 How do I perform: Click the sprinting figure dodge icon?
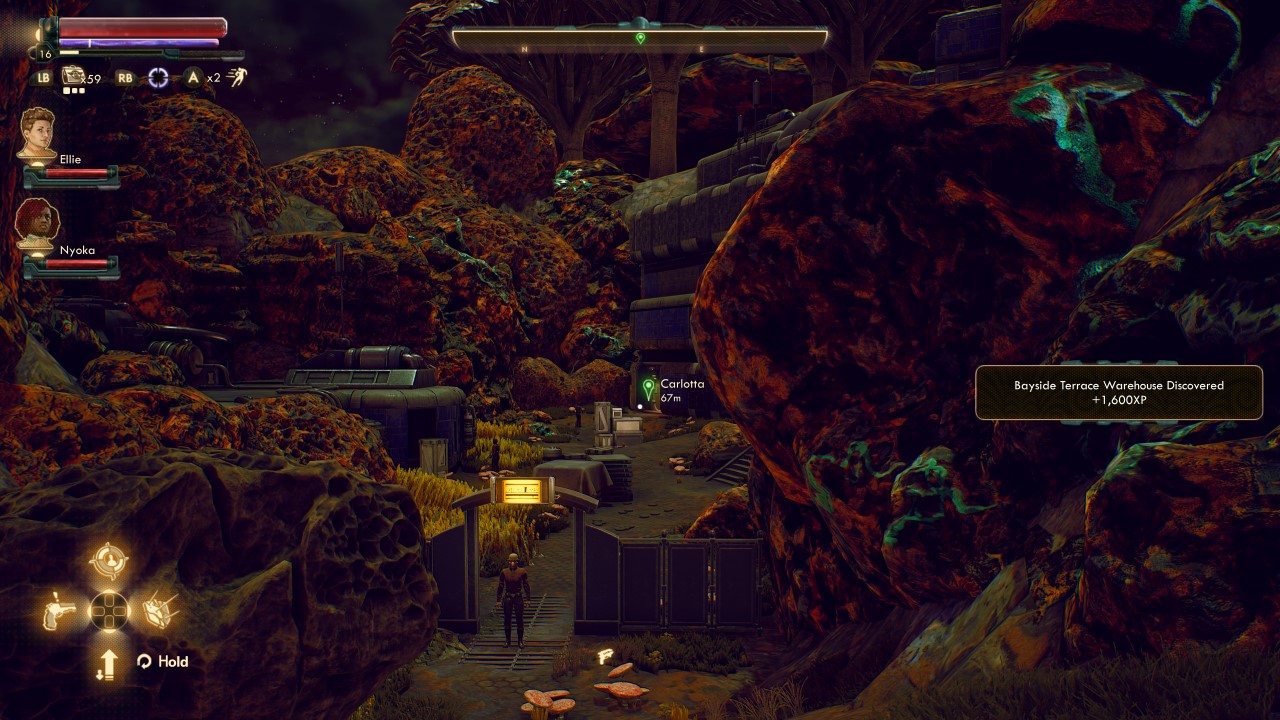tap(236, 76)
